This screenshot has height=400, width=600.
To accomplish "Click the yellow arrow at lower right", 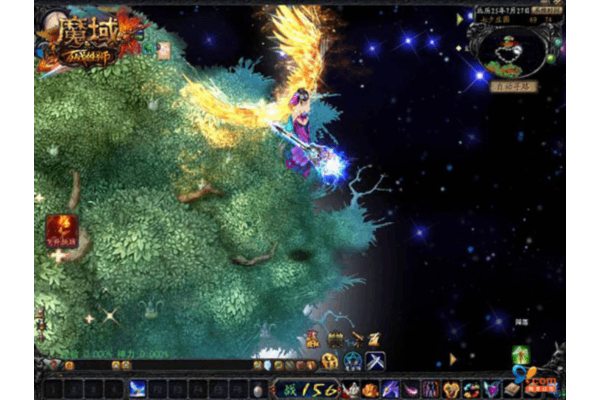I will point(452,357).
